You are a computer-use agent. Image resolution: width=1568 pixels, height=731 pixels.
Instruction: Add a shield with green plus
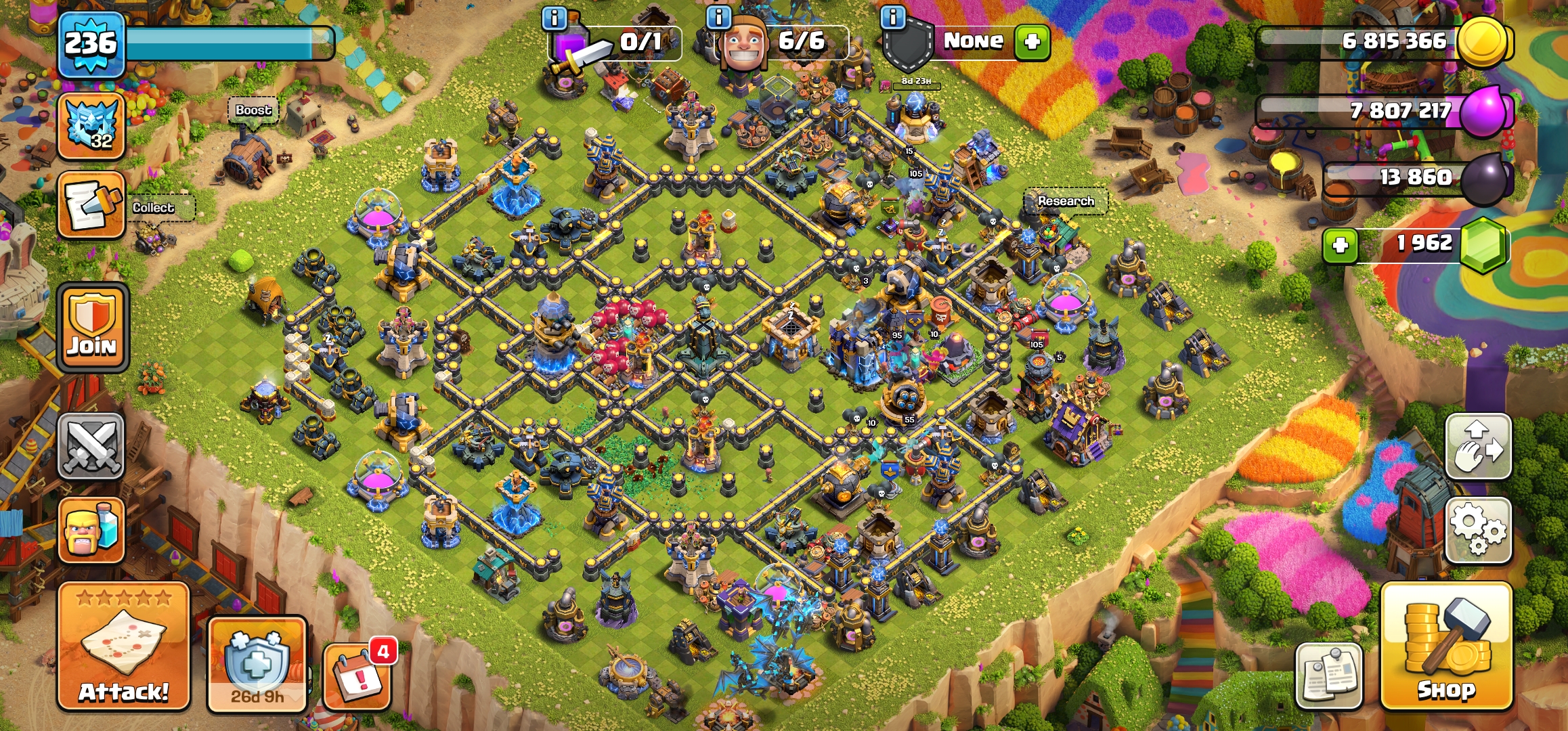pyautogui.click(x=1032, y=42)
